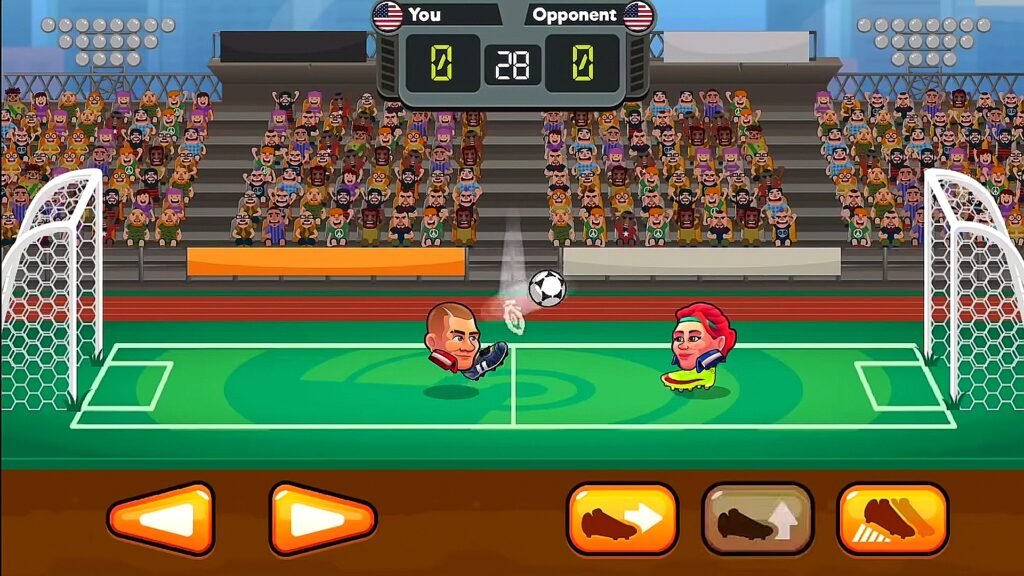
Task: Activate the low kick boot button
Action: [x=622, y=519]
